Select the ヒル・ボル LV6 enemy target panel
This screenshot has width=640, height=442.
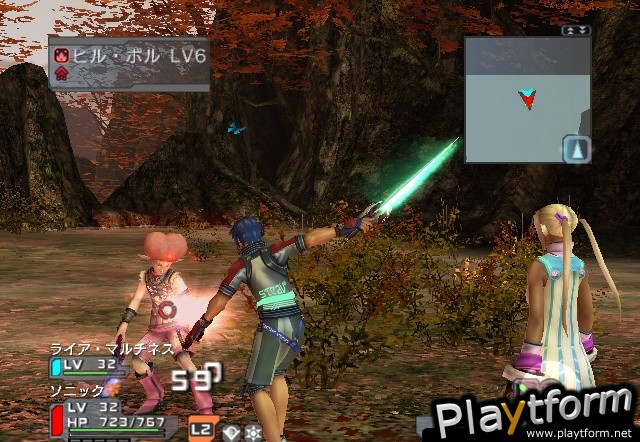coord(129,63)
